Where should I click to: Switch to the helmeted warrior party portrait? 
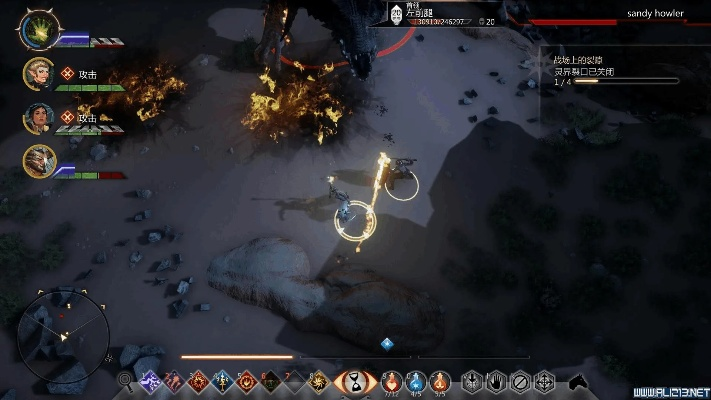point(39,160)
